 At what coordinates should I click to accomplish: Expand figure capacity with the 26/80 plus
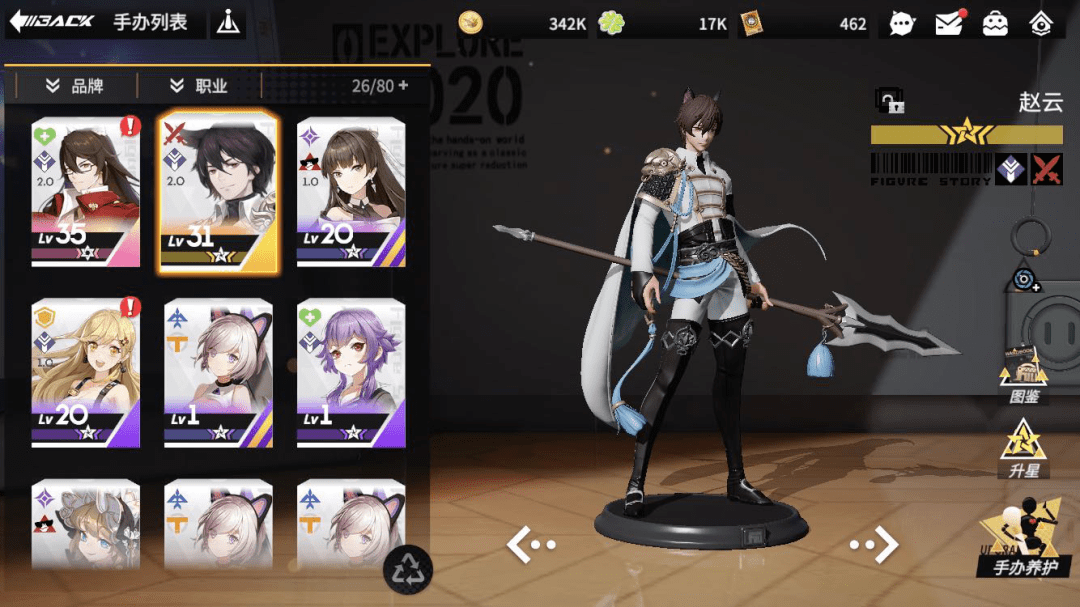click(403, 86)
